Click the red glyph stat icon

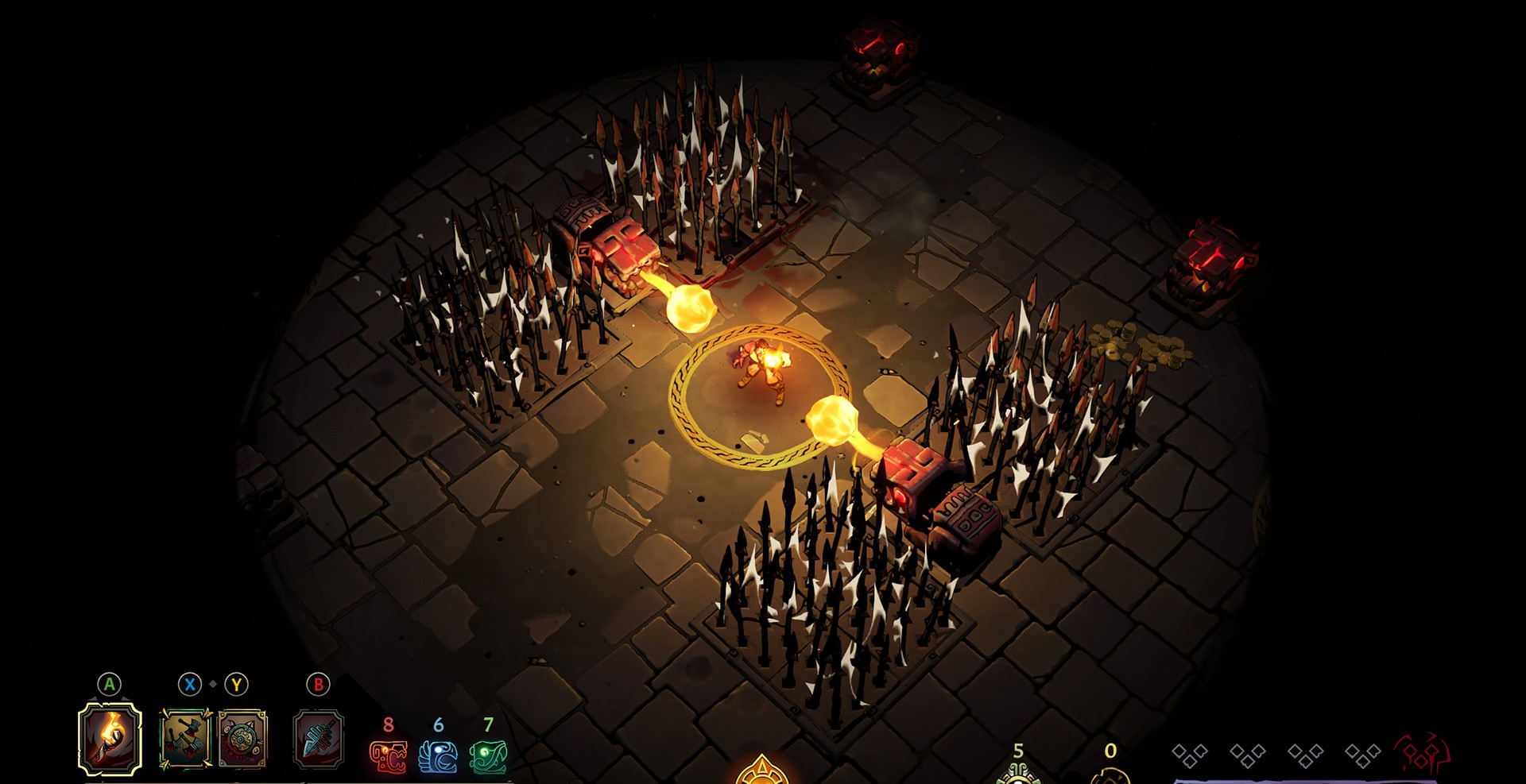pos(388,756)
